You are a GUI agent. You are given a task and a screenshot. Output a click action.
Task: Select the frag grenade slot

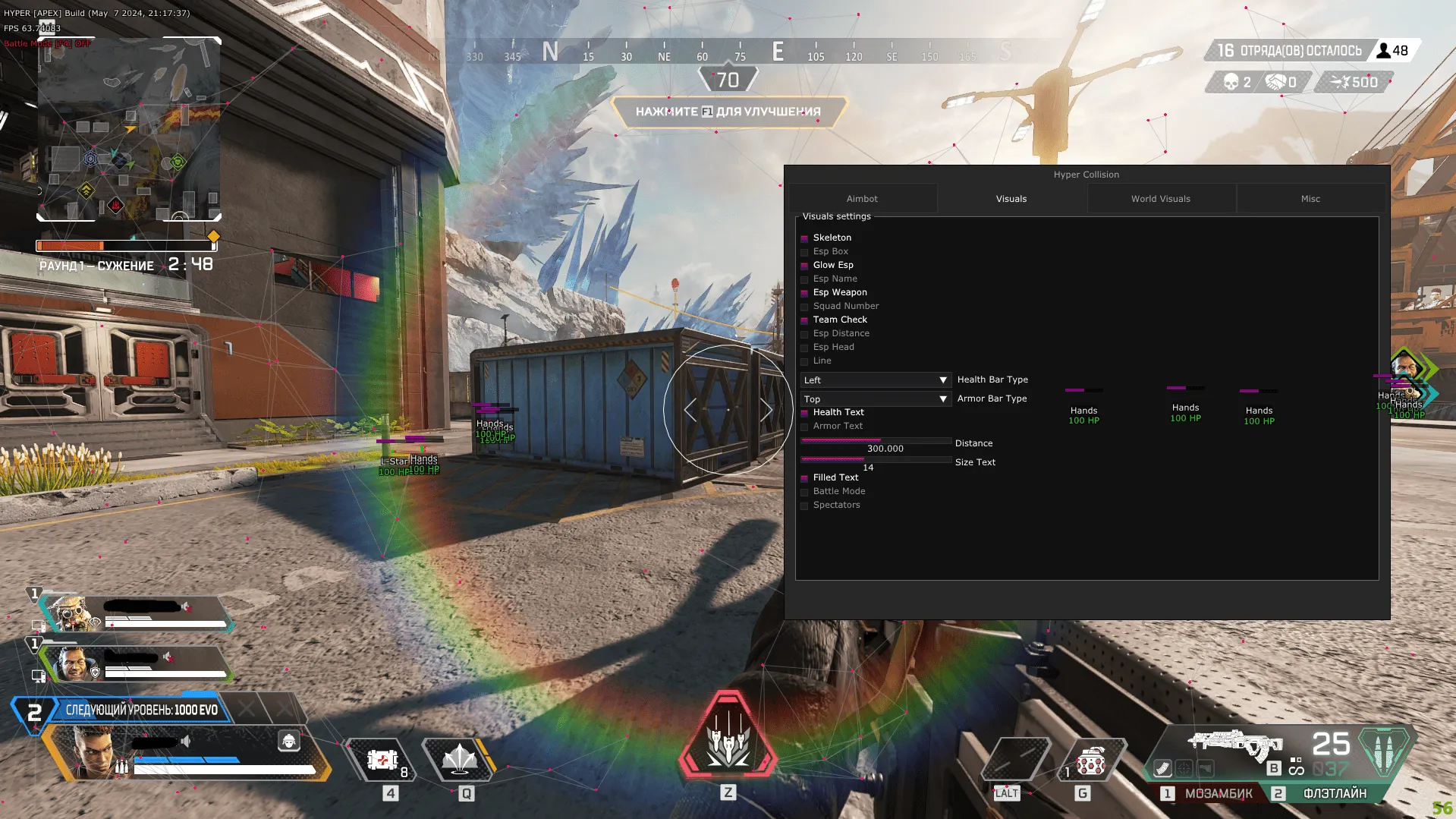tap(1090, 761)
